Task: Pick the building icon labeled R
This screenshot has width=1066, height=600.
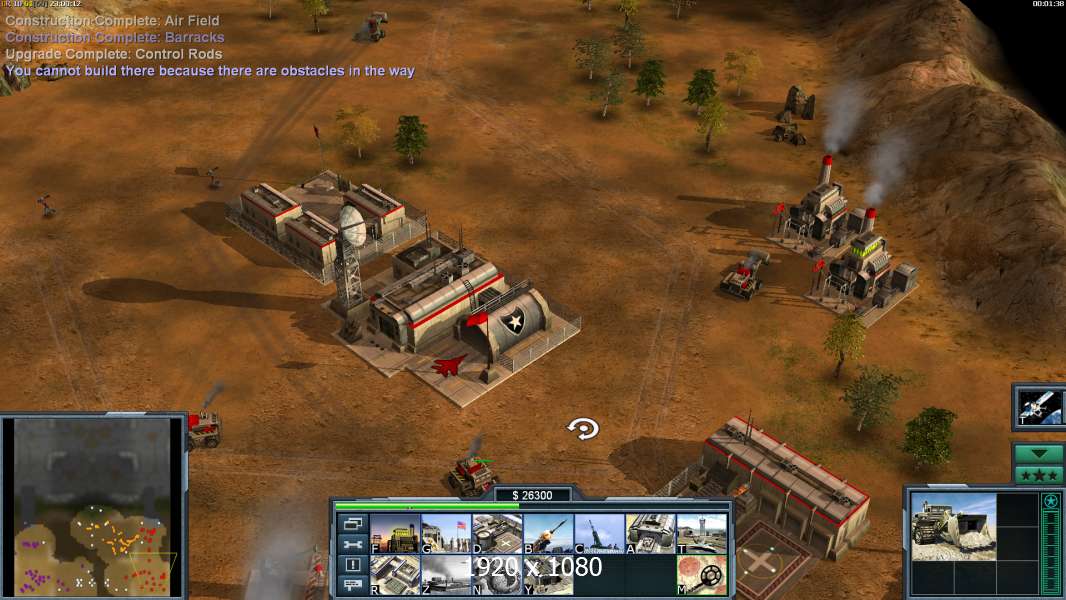Action: 395,575
